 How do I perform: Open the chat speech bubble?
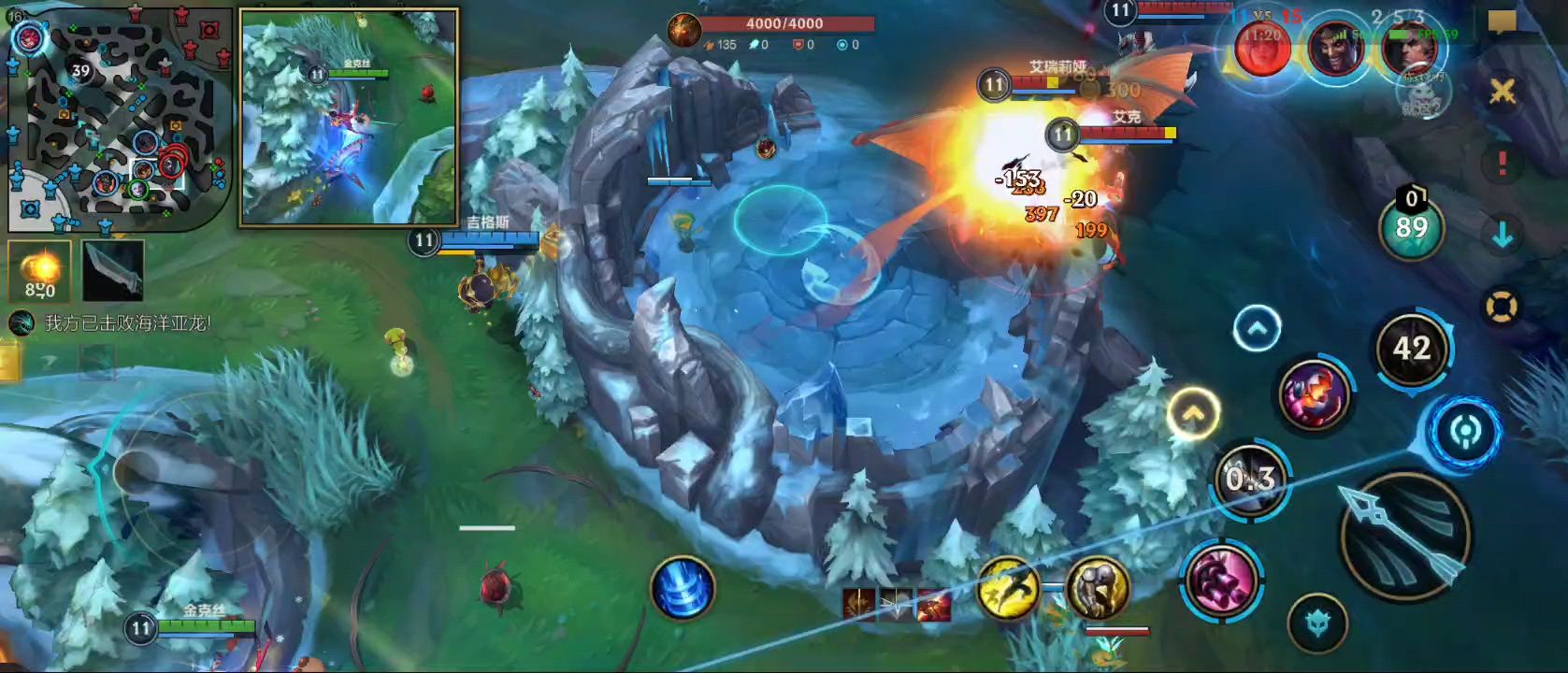[1502, 21]
